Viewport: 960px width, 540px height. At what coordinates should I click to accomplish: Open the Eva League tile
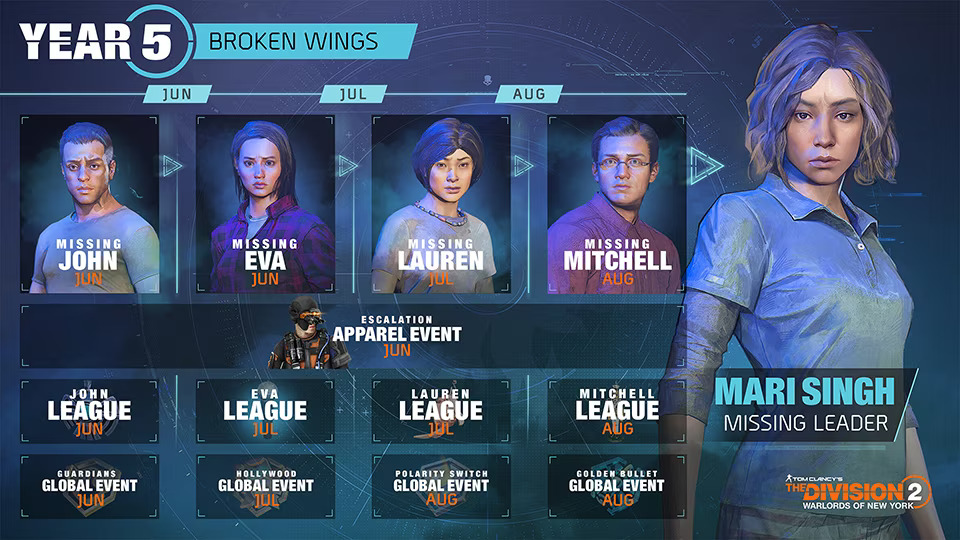tap(265, 410)
